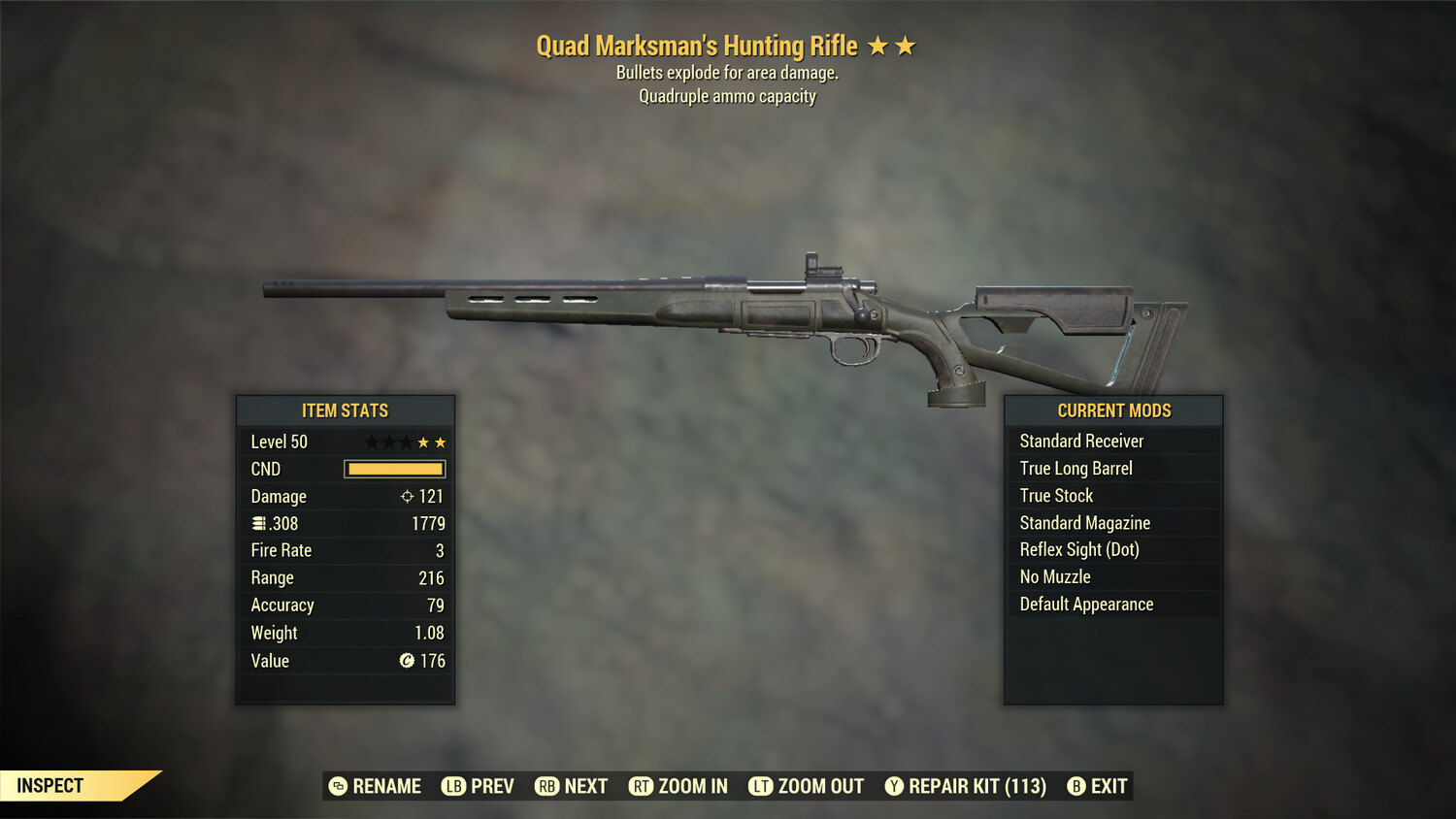Click the Y icon beside REPAIR KIT
The height and width of the screenshot is (819, 1456).
tap(894, 786)
